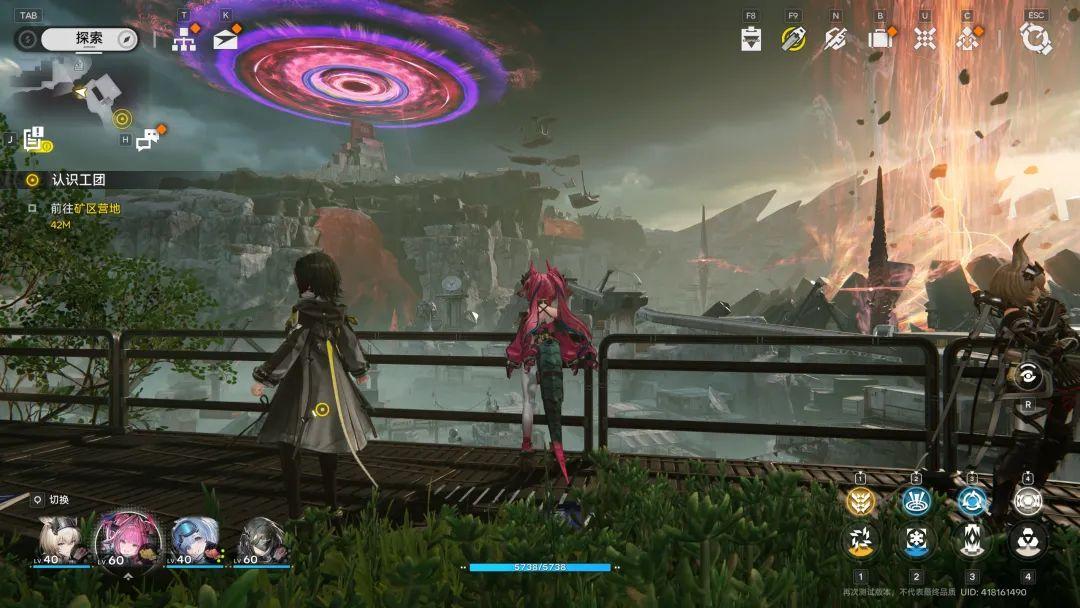The height and width of the screenshot is (608, 1080).
Task: Open the mail envelope icon
Action: (x=225, y=39)
